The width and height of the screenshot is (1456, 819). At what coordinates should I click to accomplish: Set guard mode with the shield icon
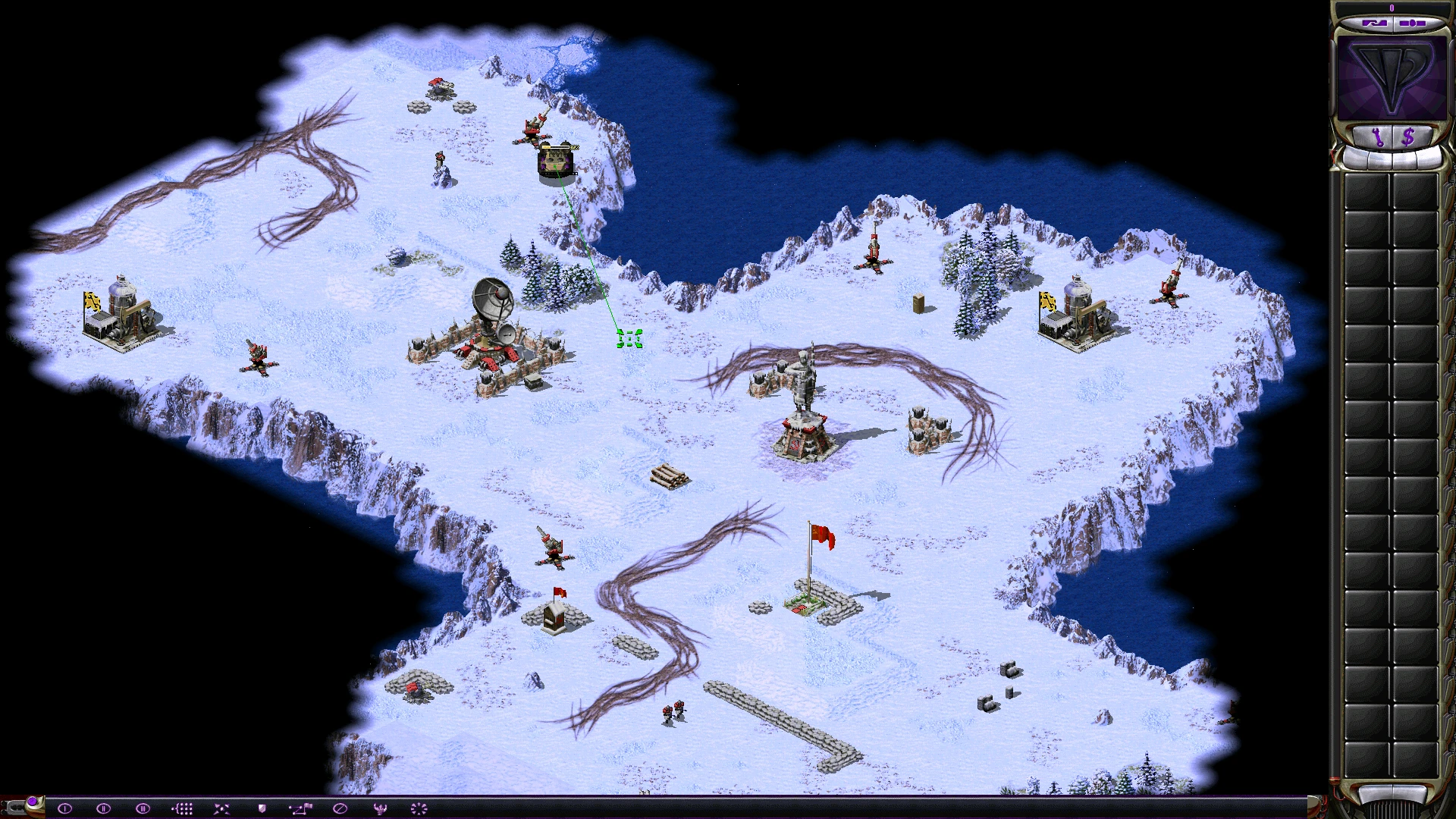tap(262, 808)
